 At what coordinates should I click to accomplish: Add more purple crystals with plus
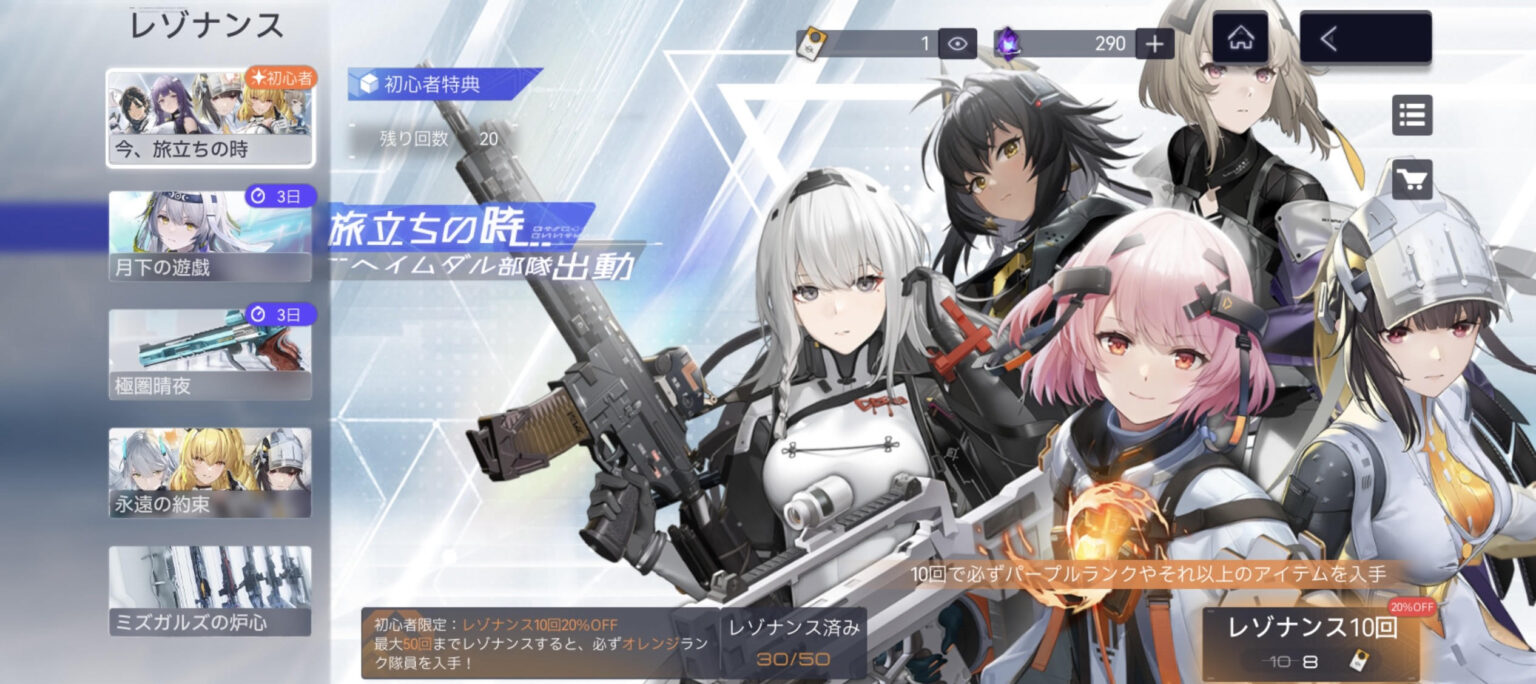tap(1154, 43)
